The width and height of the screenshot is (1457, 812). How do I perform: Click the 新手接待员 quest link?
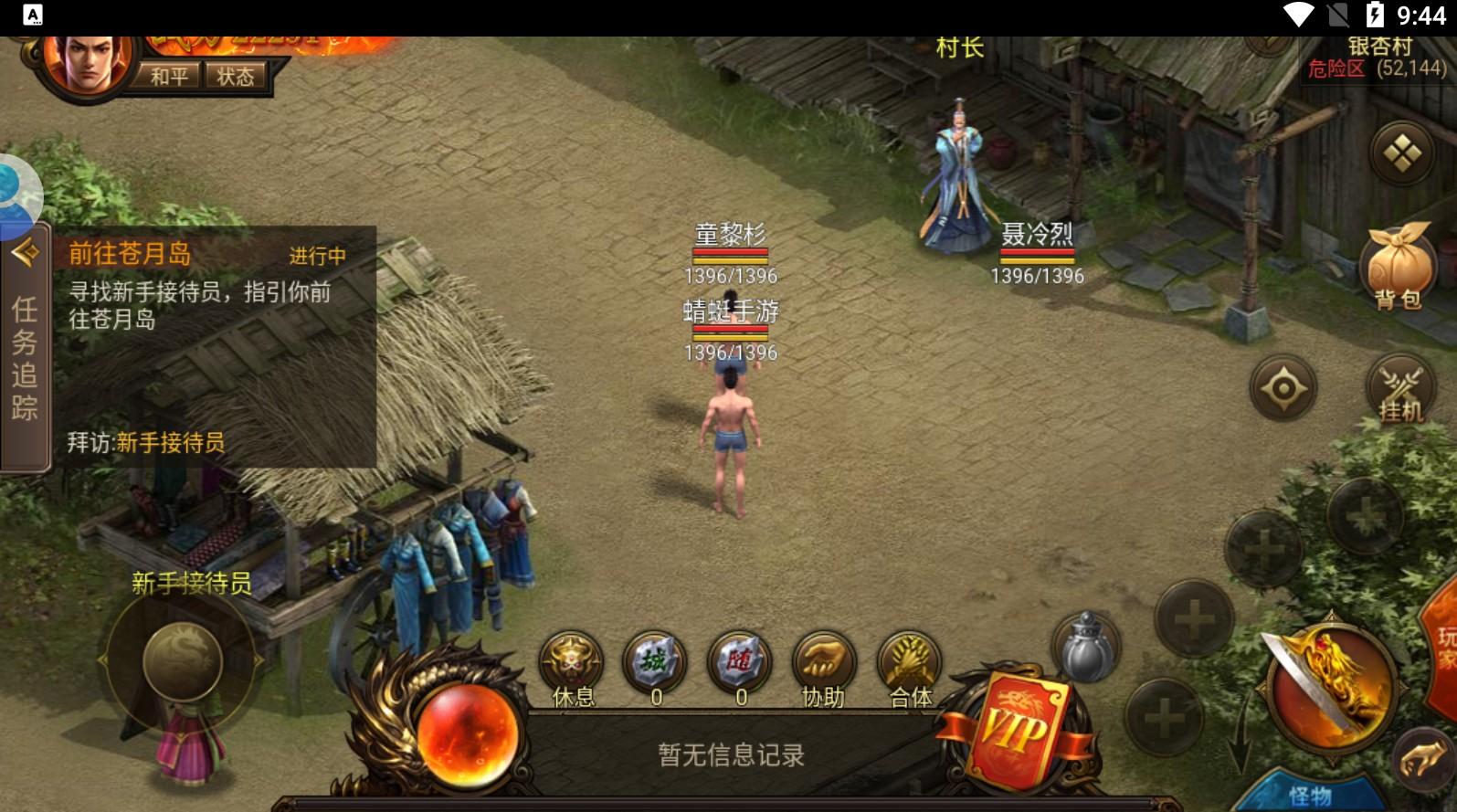(x=170, y=443)
